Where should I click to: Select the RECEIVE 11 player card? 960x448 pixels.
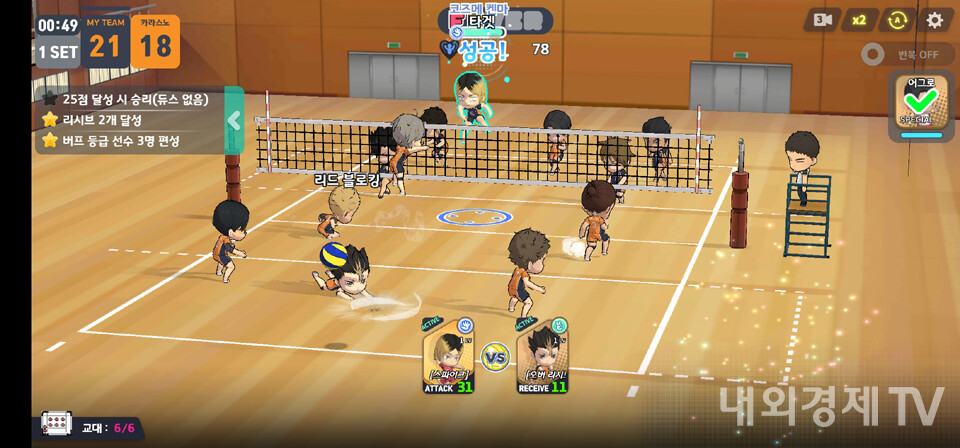click(x=542, y=357)
